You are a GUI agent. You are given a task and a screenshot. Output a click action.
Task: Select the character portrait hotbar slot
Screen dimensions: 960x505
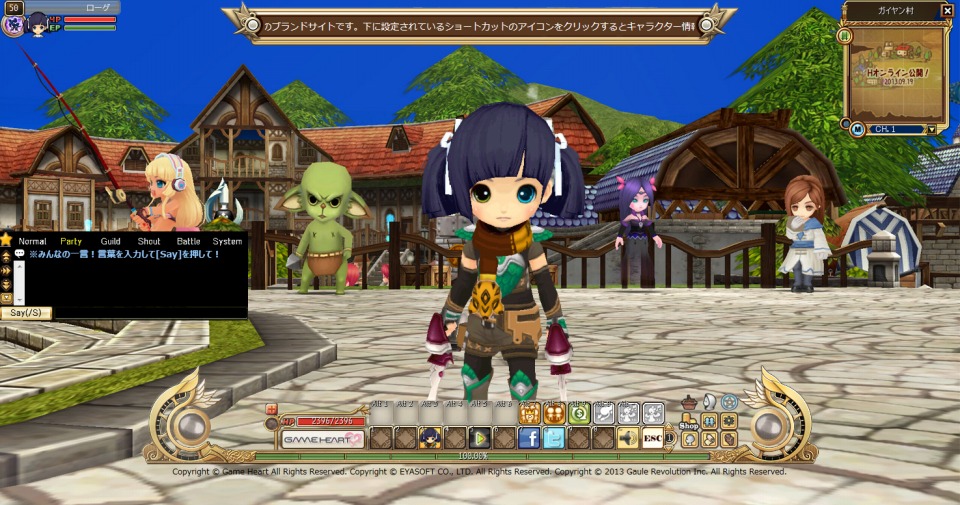click(x=430, y=438)
